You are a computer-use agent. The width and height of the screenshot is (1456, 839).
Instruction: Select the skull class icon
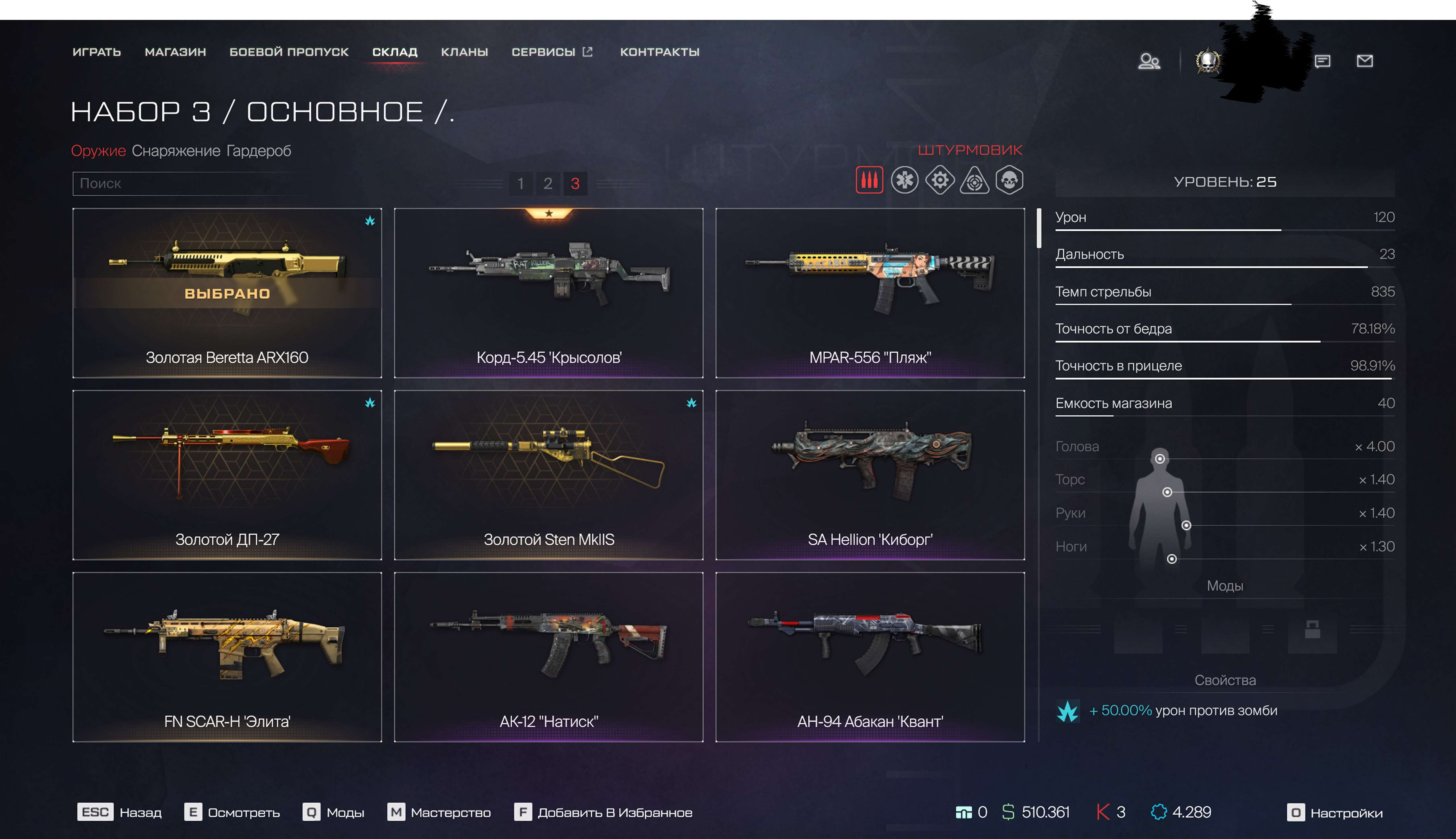(1010, 180)
